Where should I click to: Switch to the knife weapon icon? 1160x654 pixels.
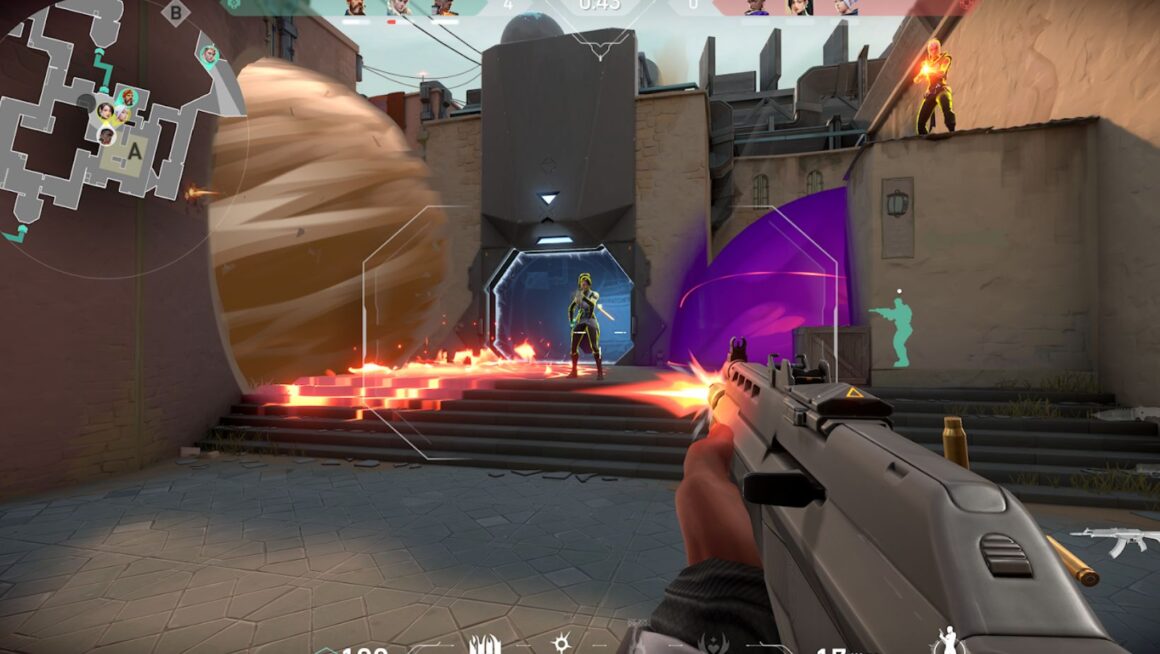pyautogui.click(x=1125, y=413)
